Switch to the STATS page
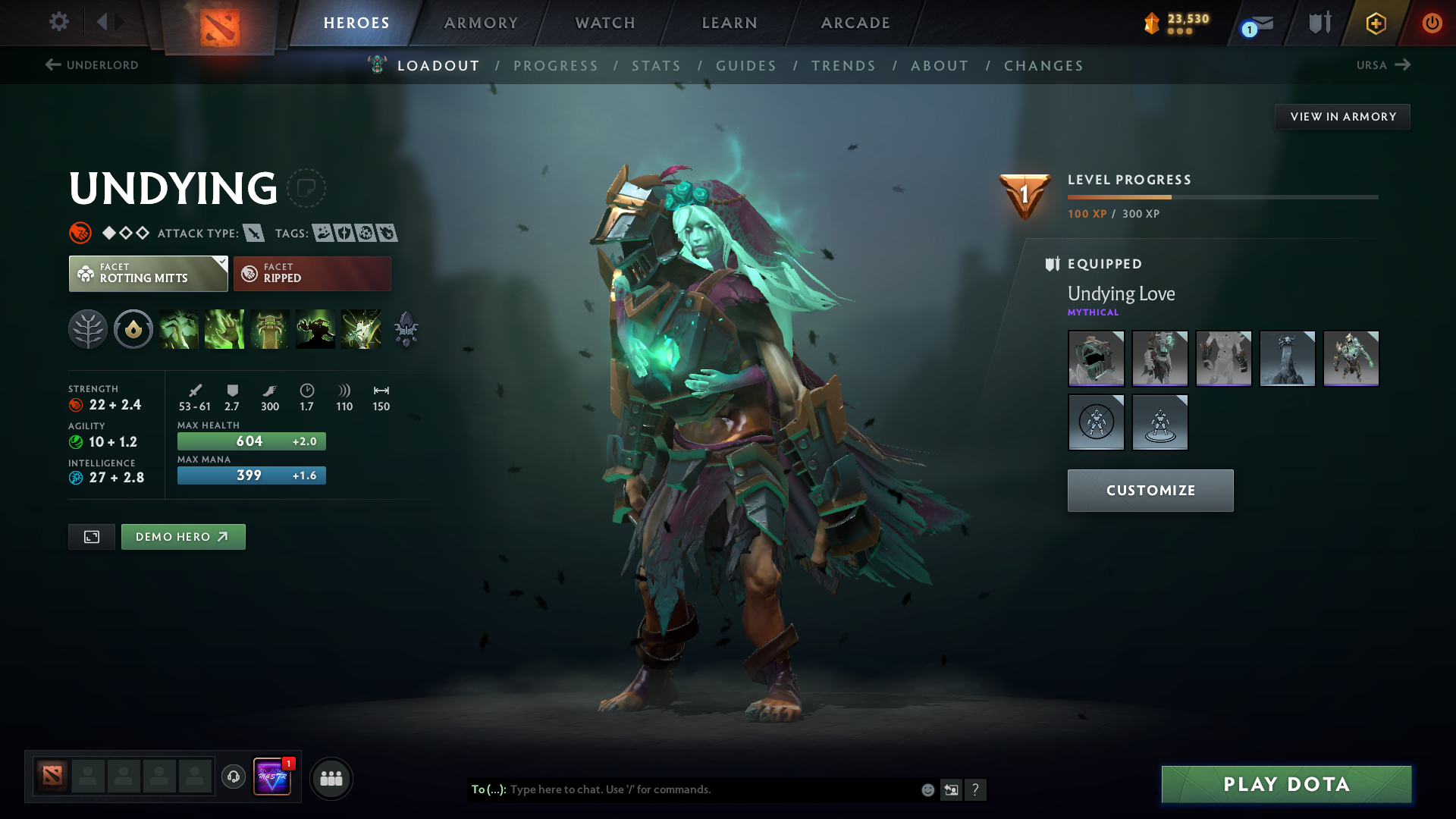Screen dimensions: 1456x819 (x=657, y=66)
